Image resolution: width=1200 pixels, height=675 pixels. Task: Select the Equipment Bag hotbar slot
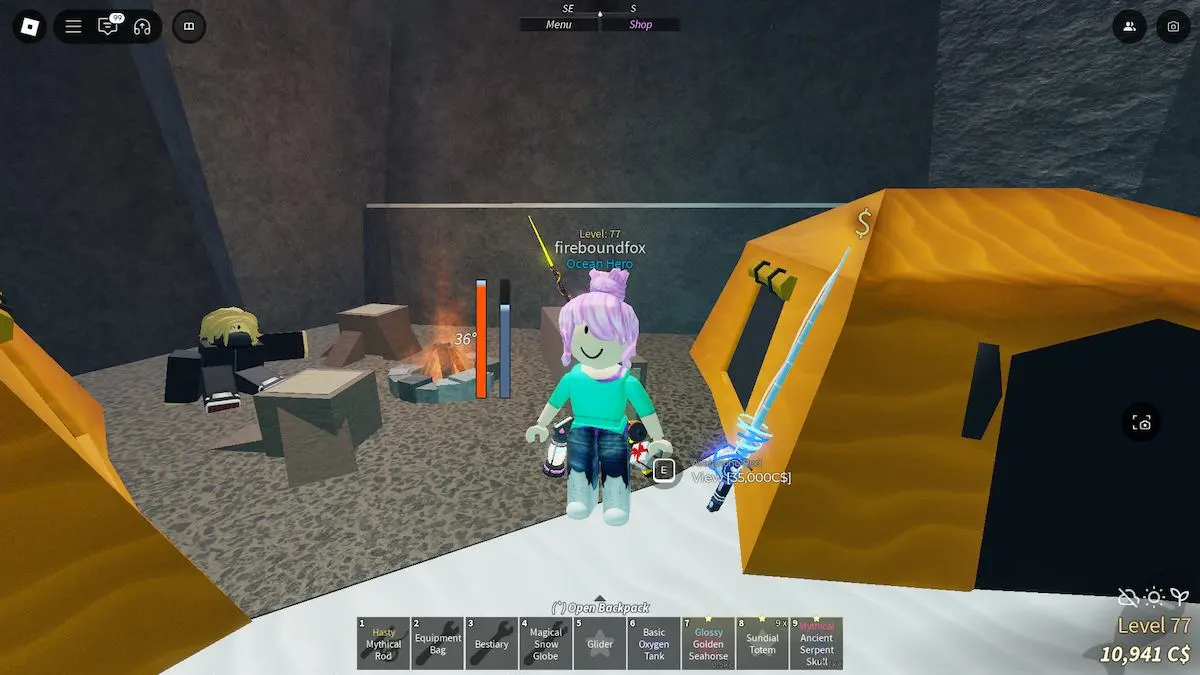(437, 643)
